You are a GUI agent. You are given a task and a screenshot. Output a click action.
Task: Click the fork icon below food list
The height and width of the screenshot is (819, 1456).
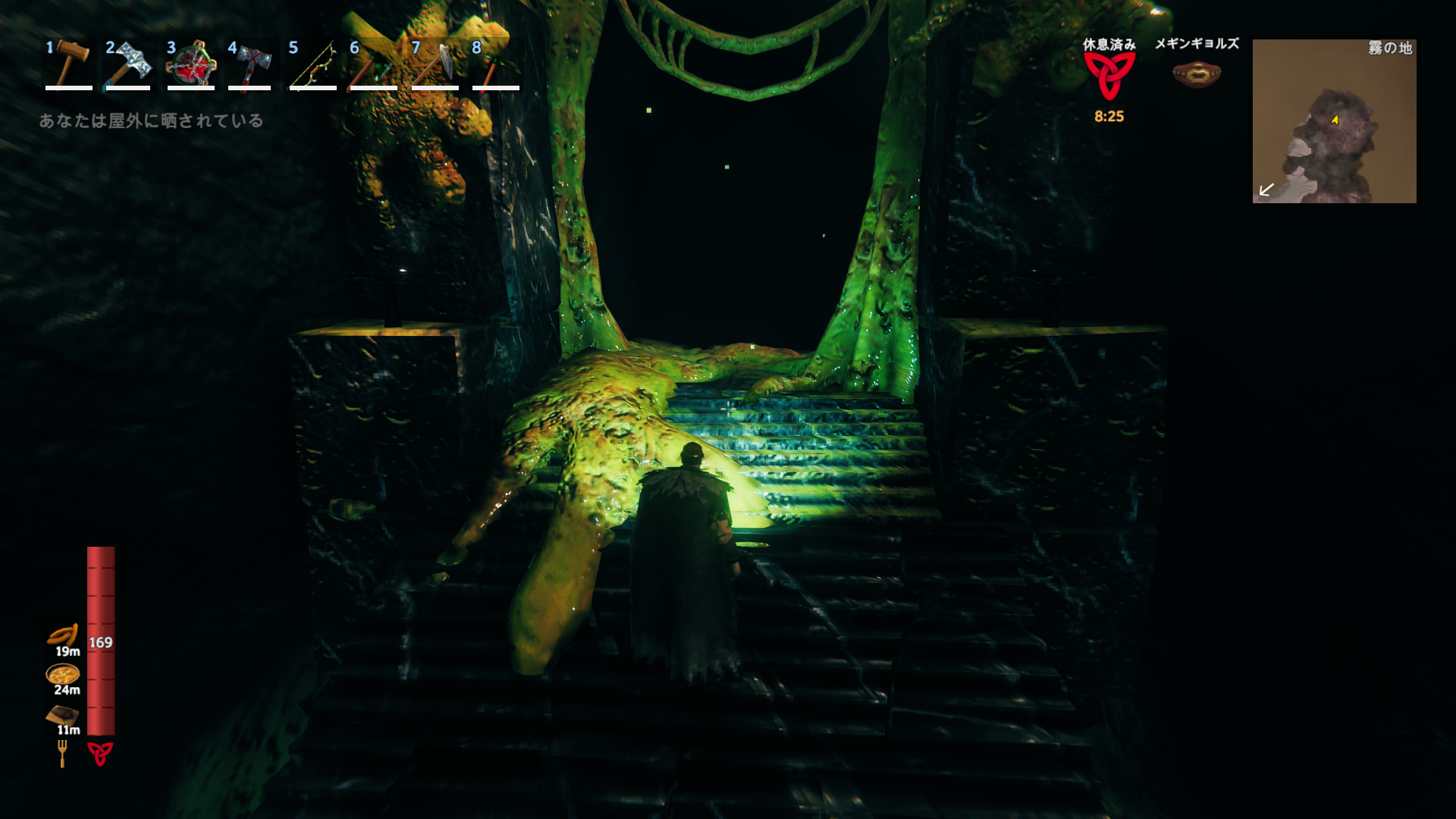click(x=62, y=753)
